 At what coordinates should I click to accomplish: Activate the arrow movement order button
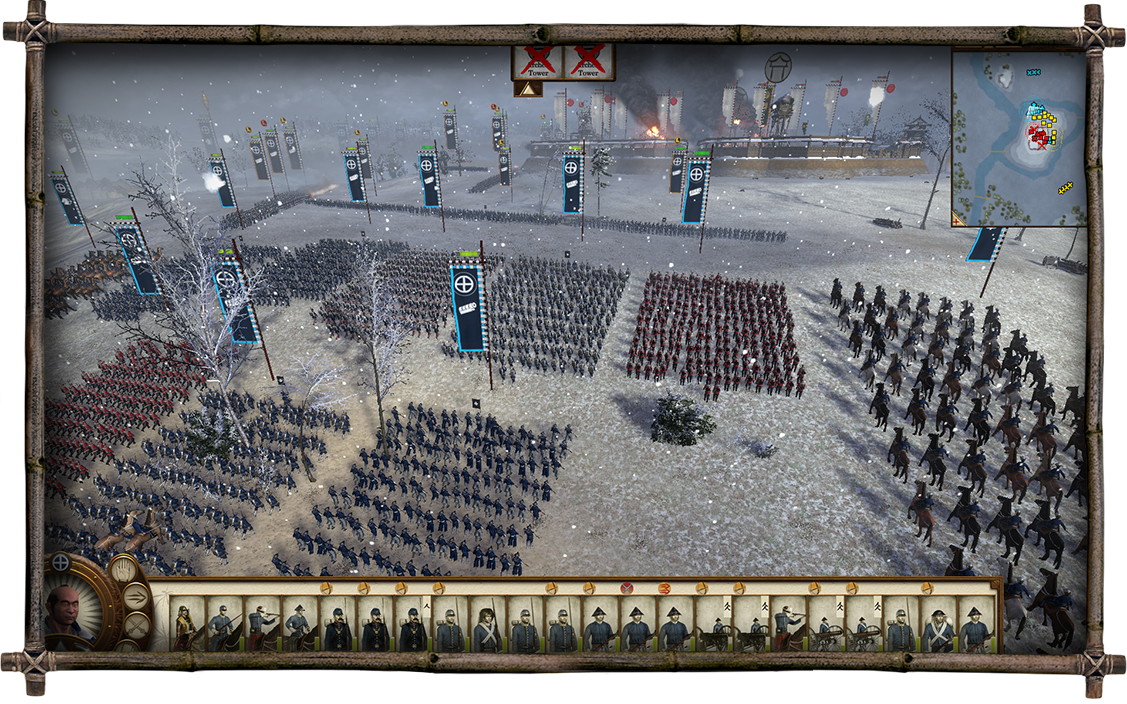click(137, 598)
